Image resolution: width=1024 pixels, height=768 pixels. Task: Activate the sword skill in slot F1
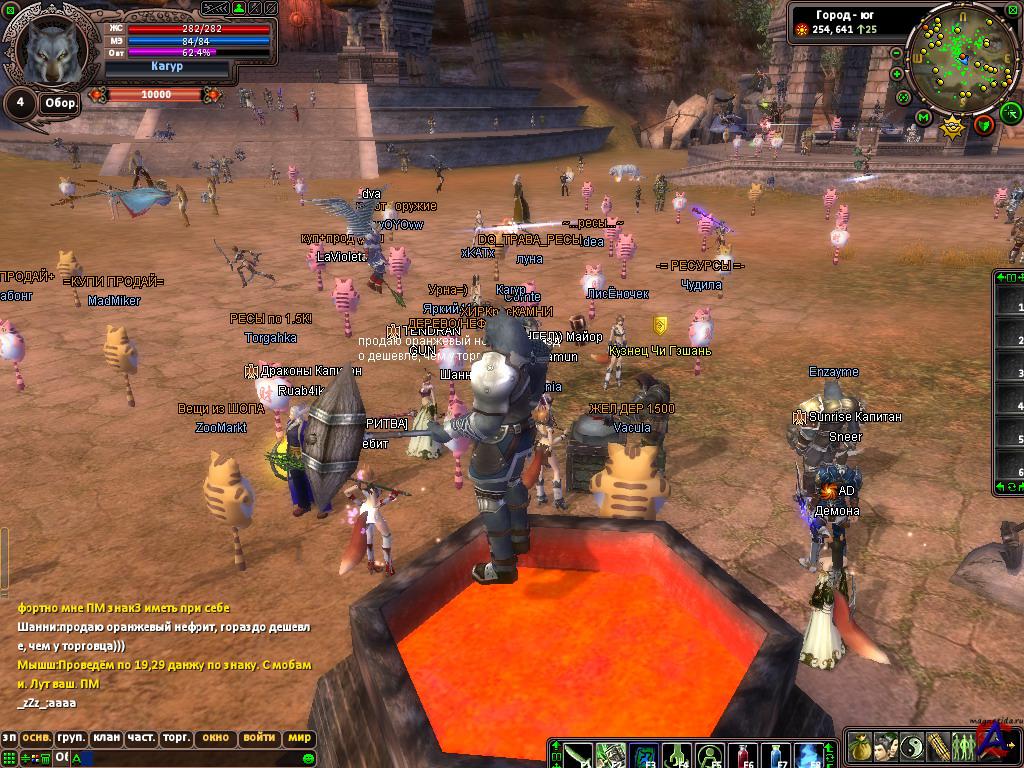[578, 753]
